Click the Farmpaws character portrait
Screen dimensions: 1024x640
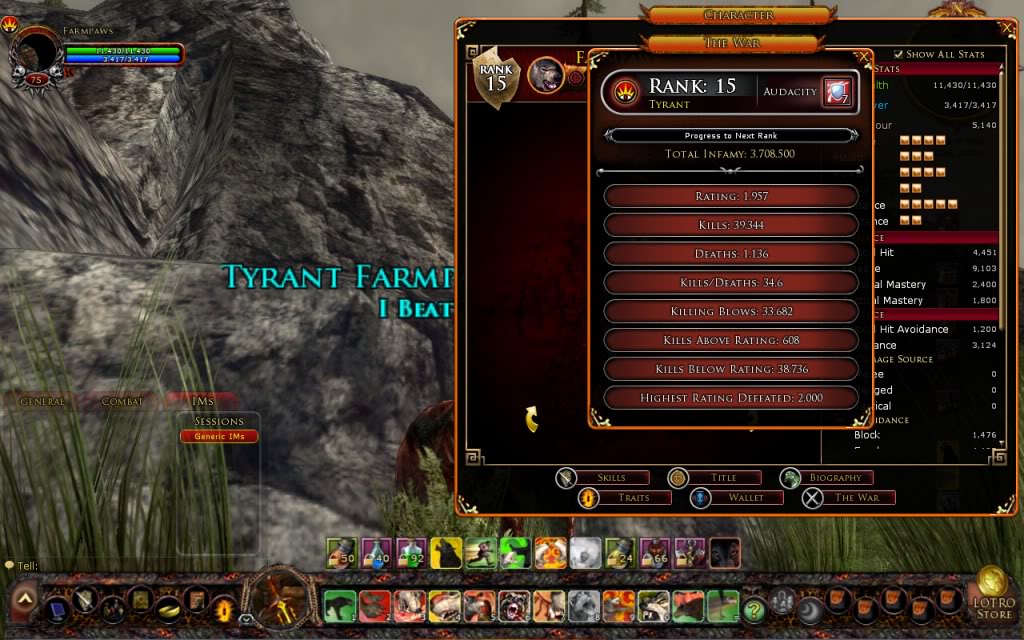[38, 53]
